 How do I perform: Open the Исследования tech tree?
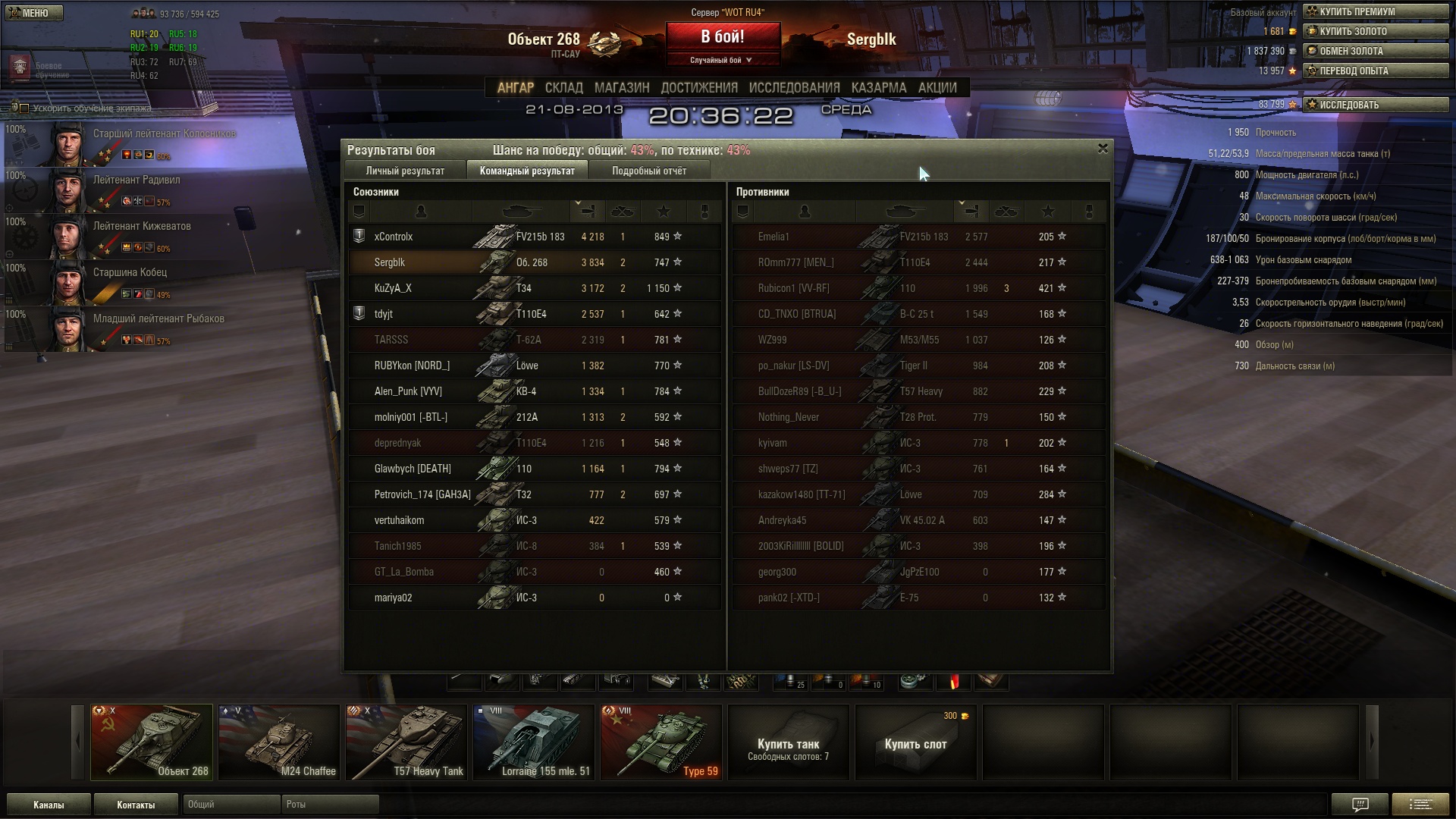point(794,88)
